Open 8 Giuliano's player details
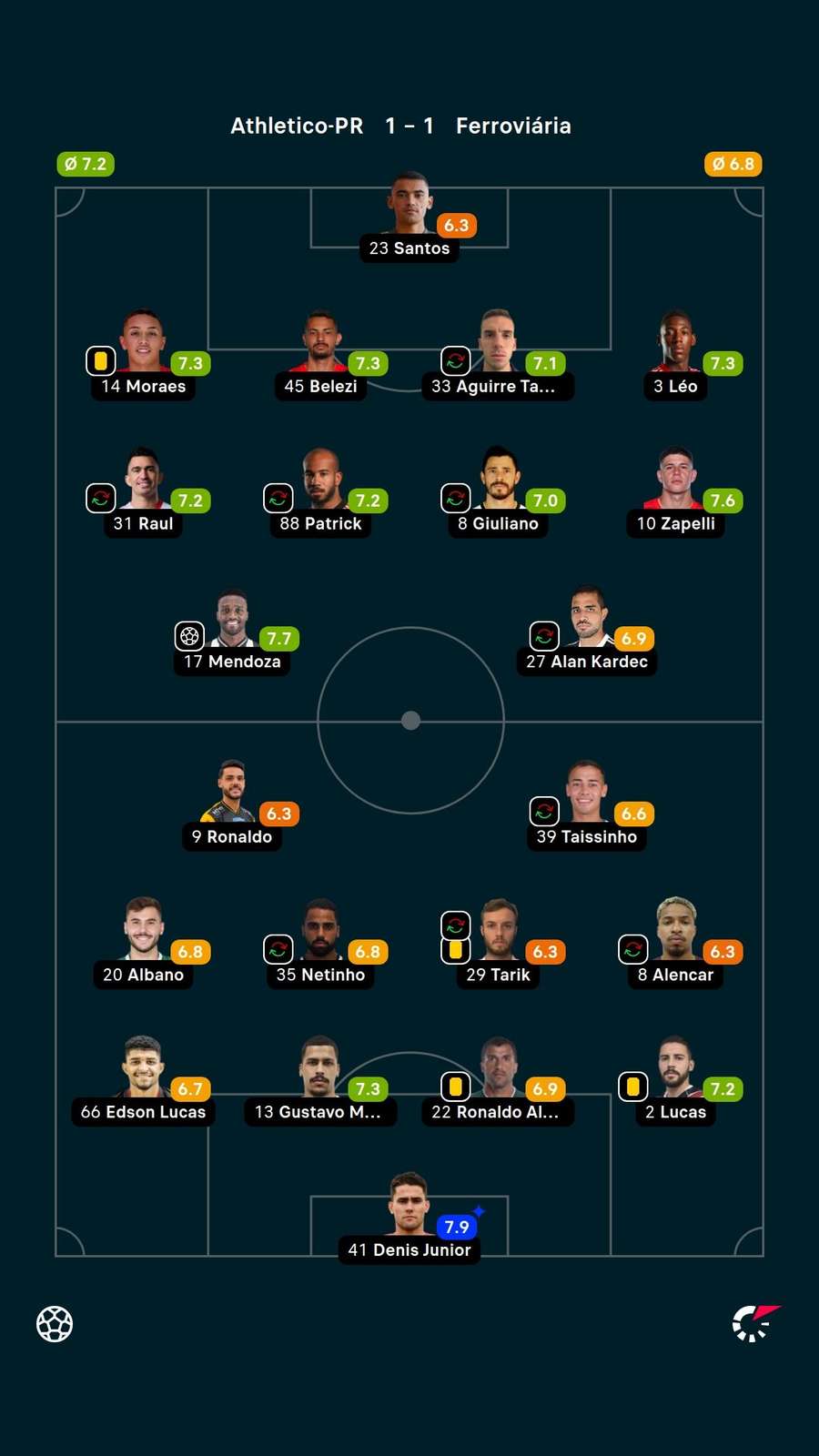Screen dimensions: 819x1456 click(498, 480)
